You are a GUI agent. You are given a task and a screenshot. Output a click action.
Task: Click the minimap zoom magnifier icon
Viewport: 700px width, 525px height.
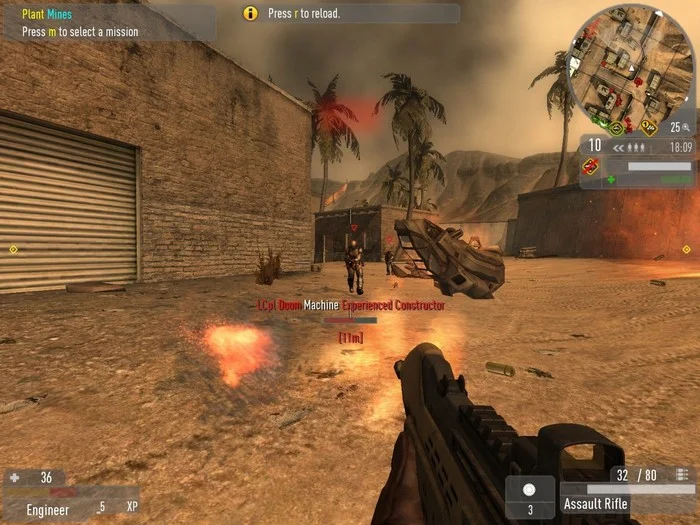click(x=689, y=127)
